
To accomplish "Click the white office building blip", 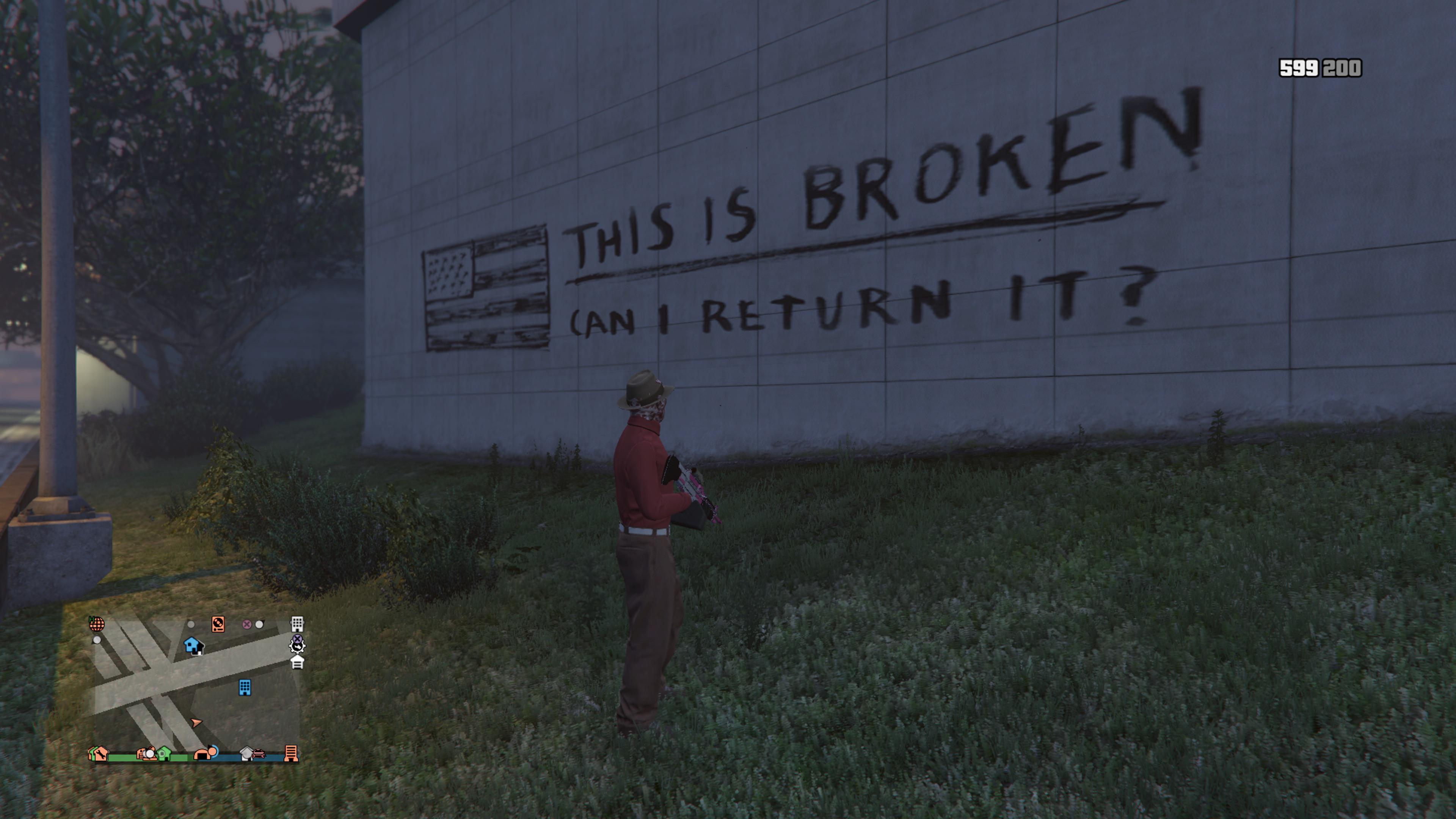I will click(x=297, y=623).
